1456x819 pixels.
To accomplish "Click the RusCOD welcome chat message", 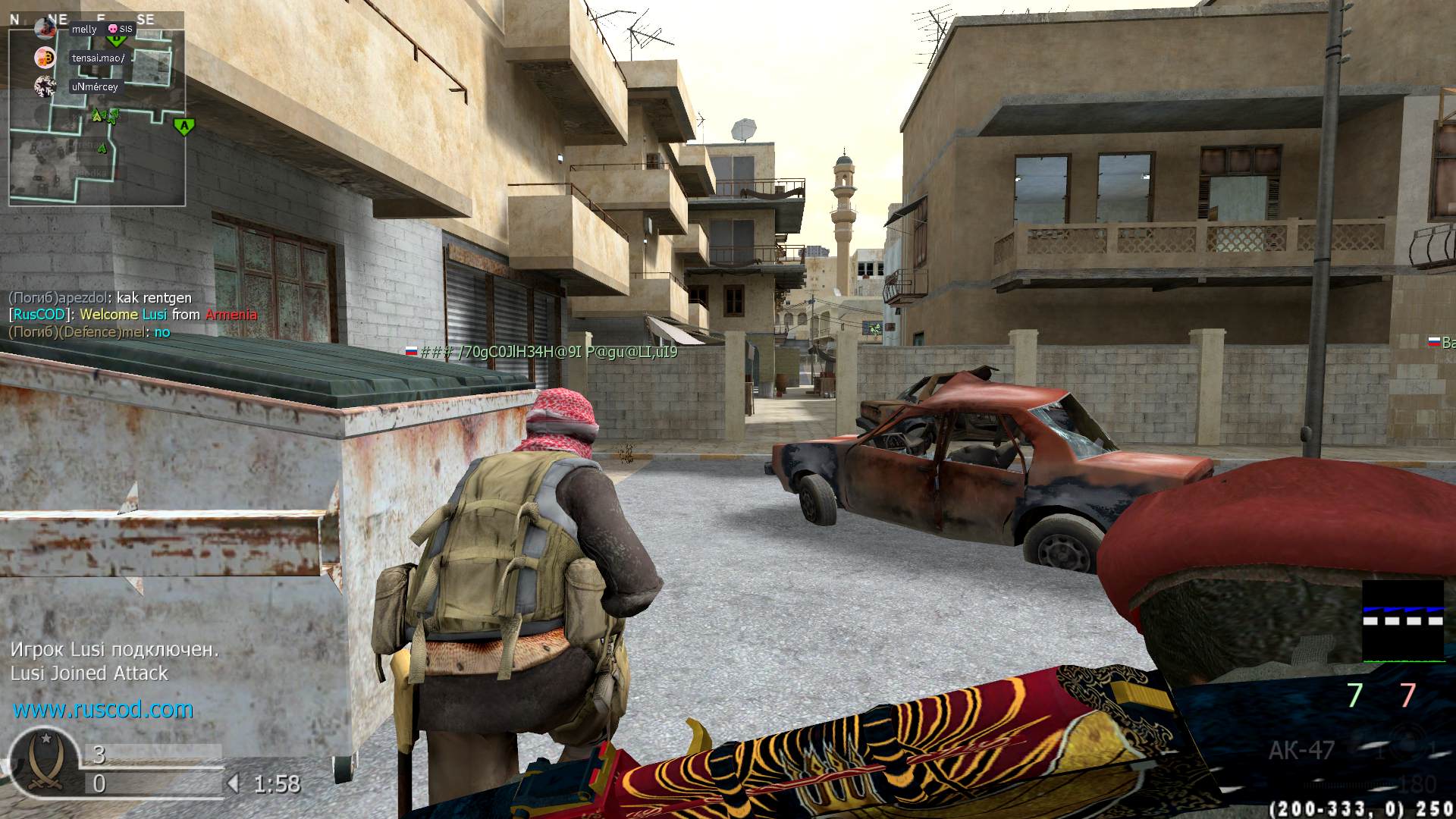I will [133, 315].
